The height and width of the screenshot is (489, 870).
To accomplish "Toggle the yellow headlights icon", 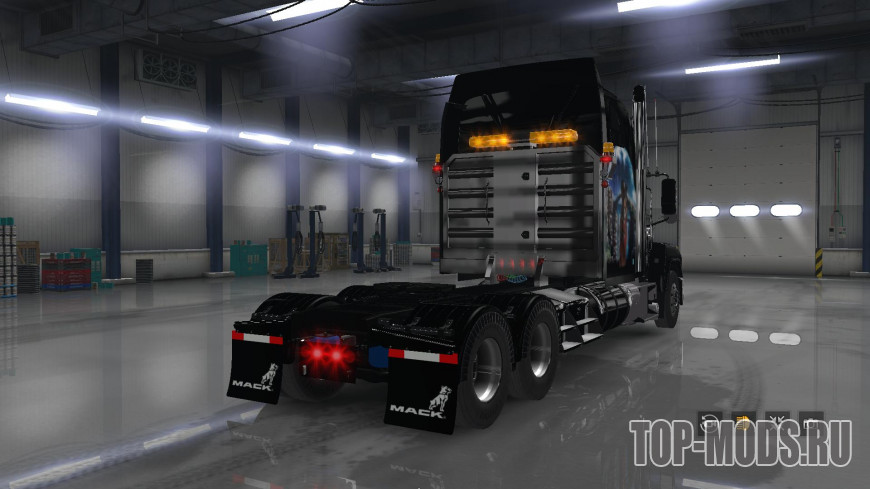I will (x=744, y=421).
